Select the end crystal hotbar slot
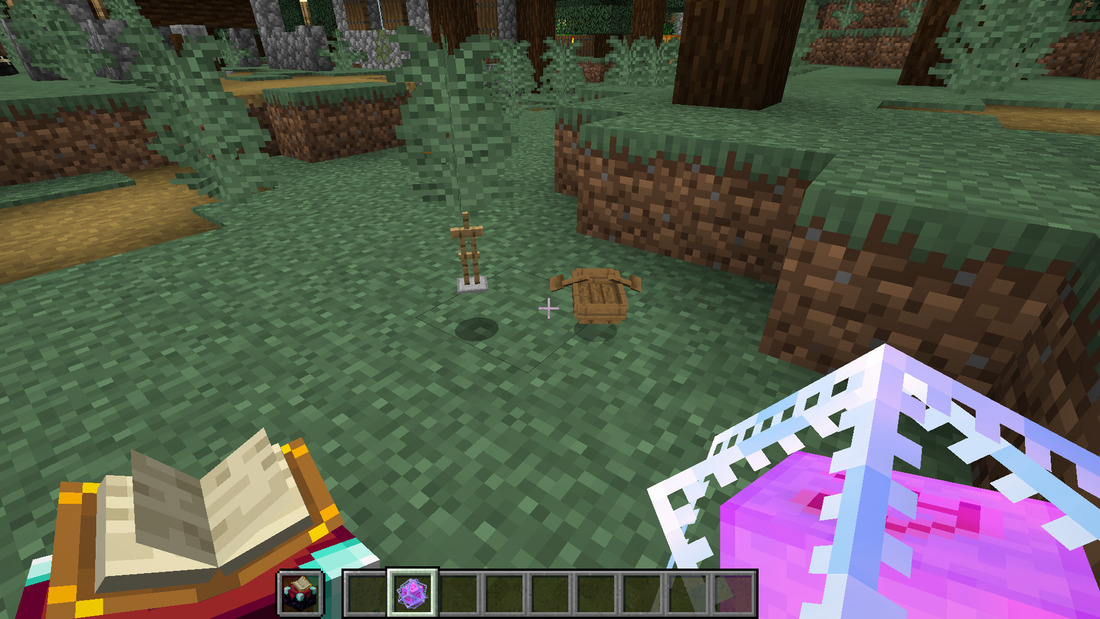Viewport: 1100px width, 619px height. [x=409, y=593]
